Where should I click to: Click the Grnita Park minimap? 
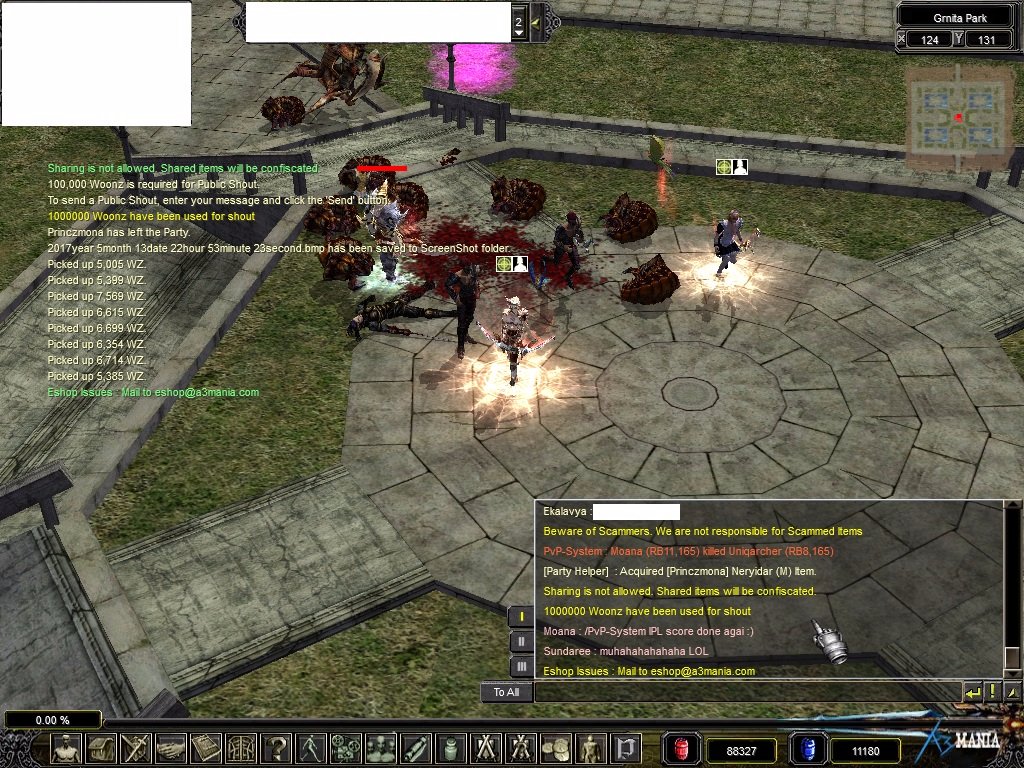tap(958, 117)
